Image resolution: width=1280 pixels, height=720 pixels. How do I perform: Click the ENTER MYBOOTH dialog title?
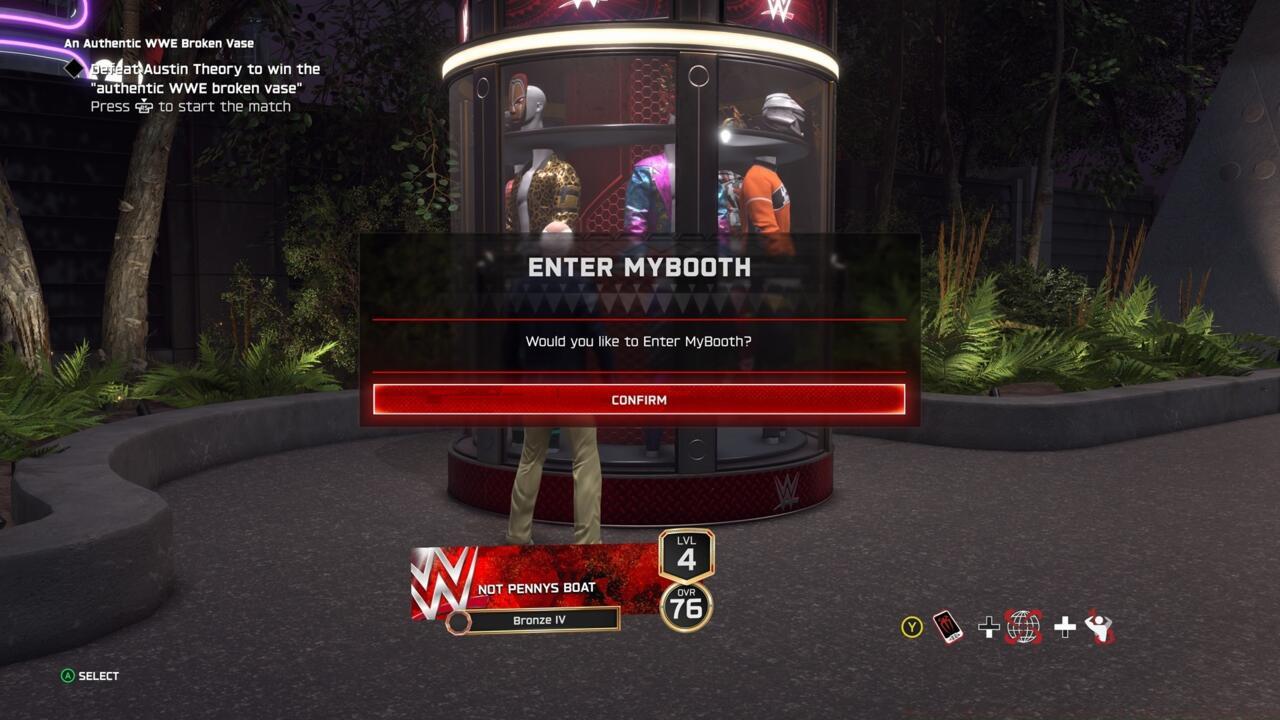click(640, 268)
